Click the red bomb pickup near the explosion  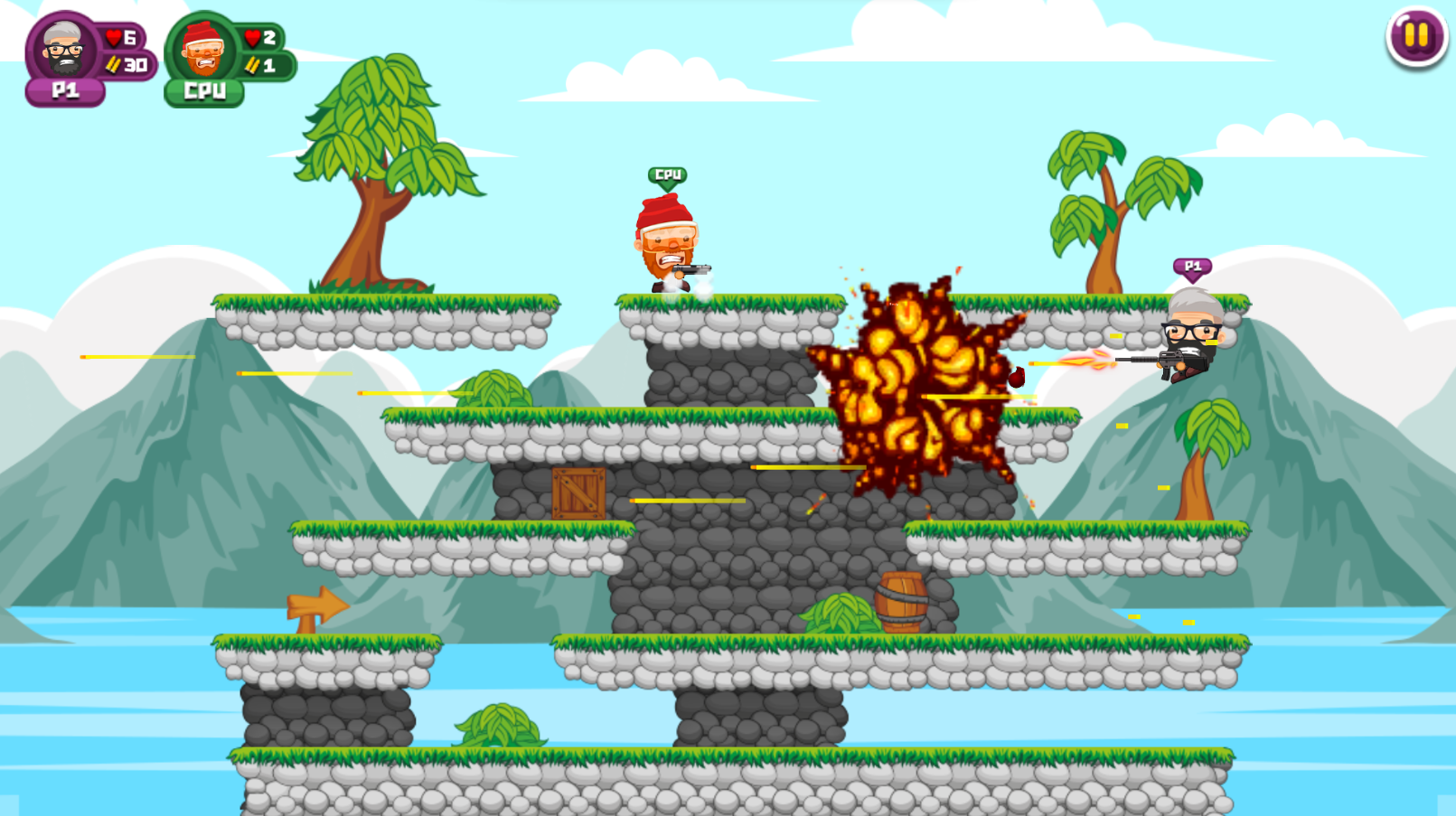pyautogui.click(x=1017, y=379)
